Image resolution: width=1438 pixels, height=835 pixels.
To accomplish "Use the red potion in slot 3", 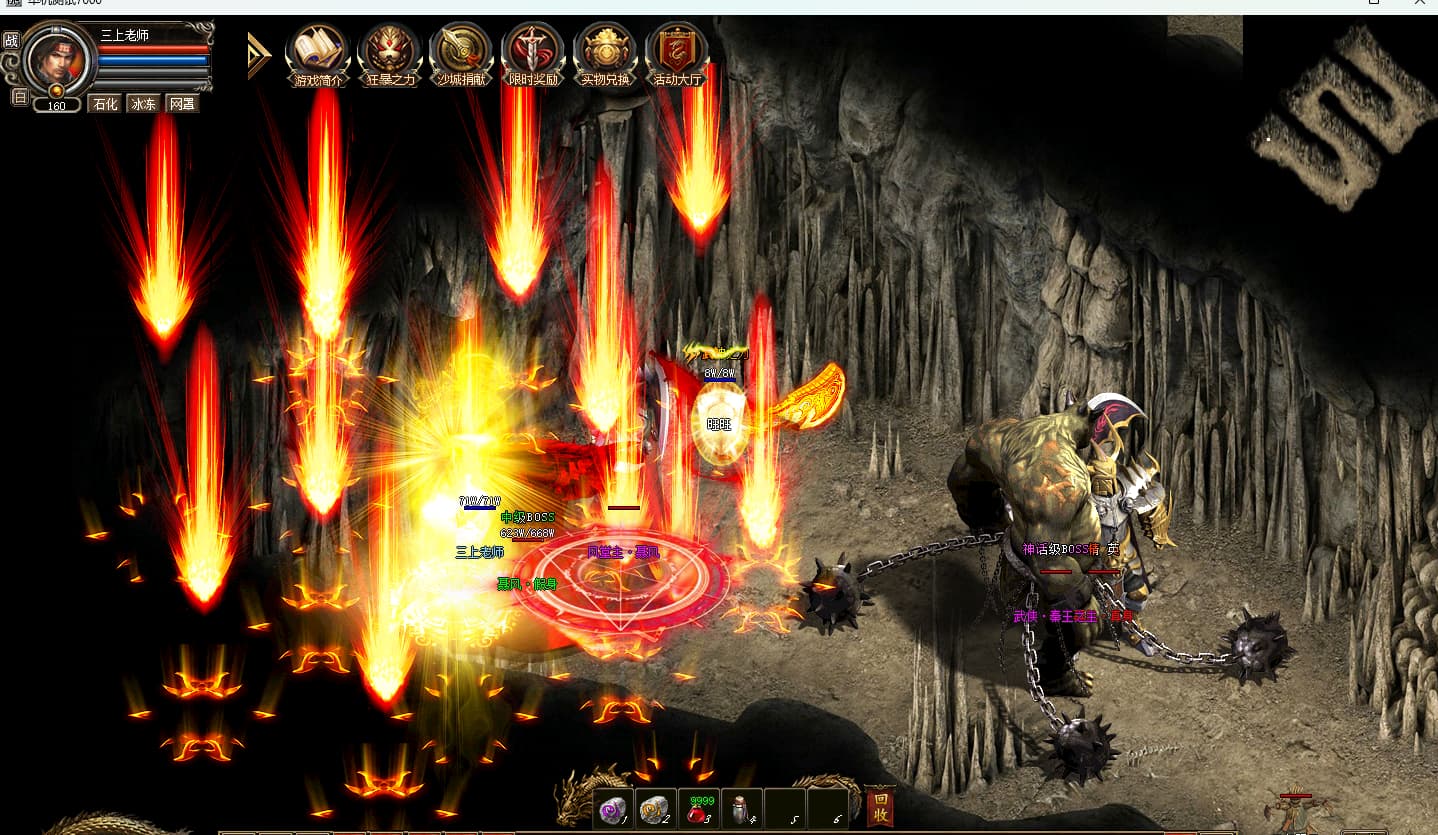I will (x=698, y=809).
